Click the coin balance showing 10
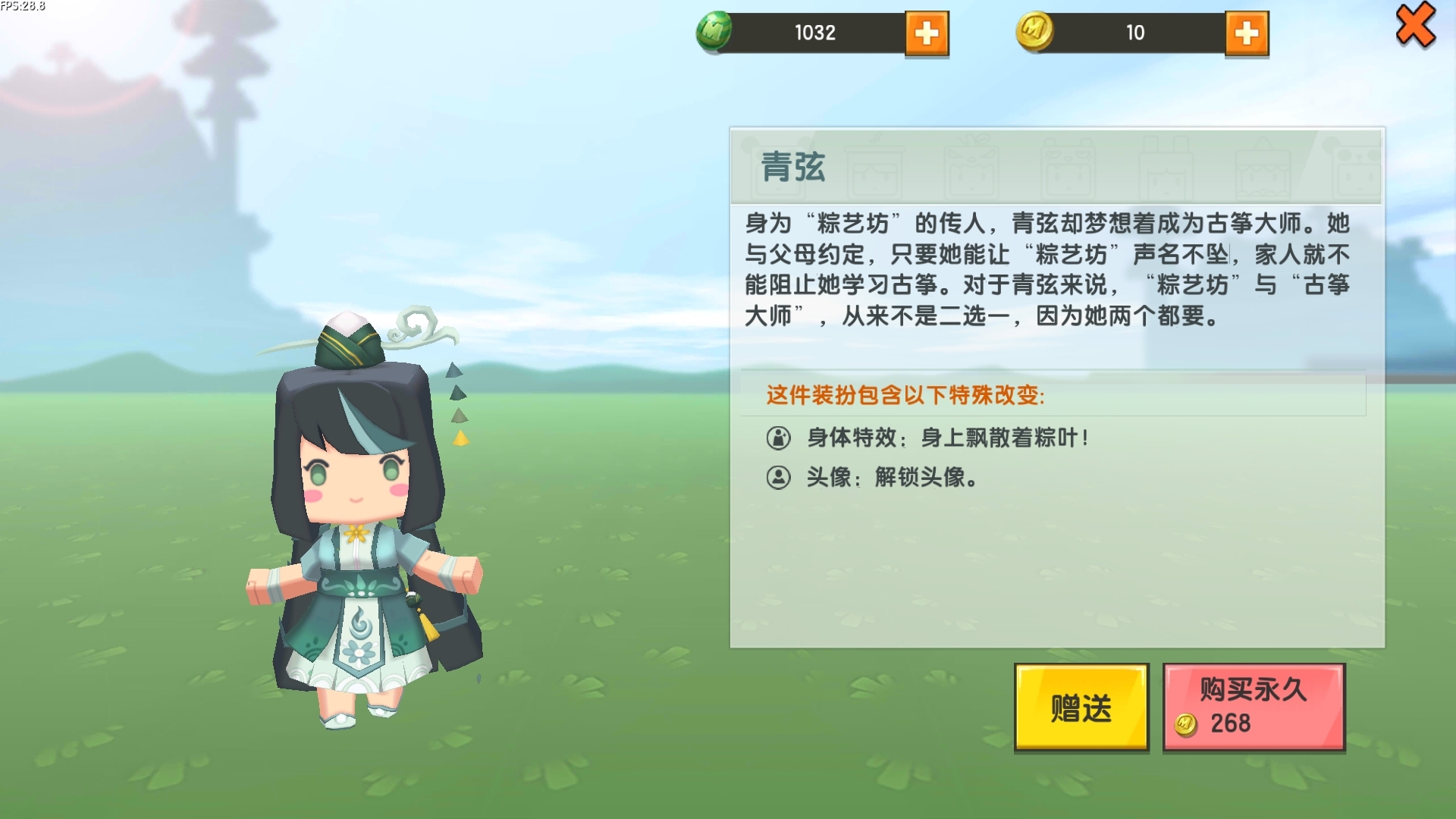The image size is (1456, 819). pos(1136,33)
